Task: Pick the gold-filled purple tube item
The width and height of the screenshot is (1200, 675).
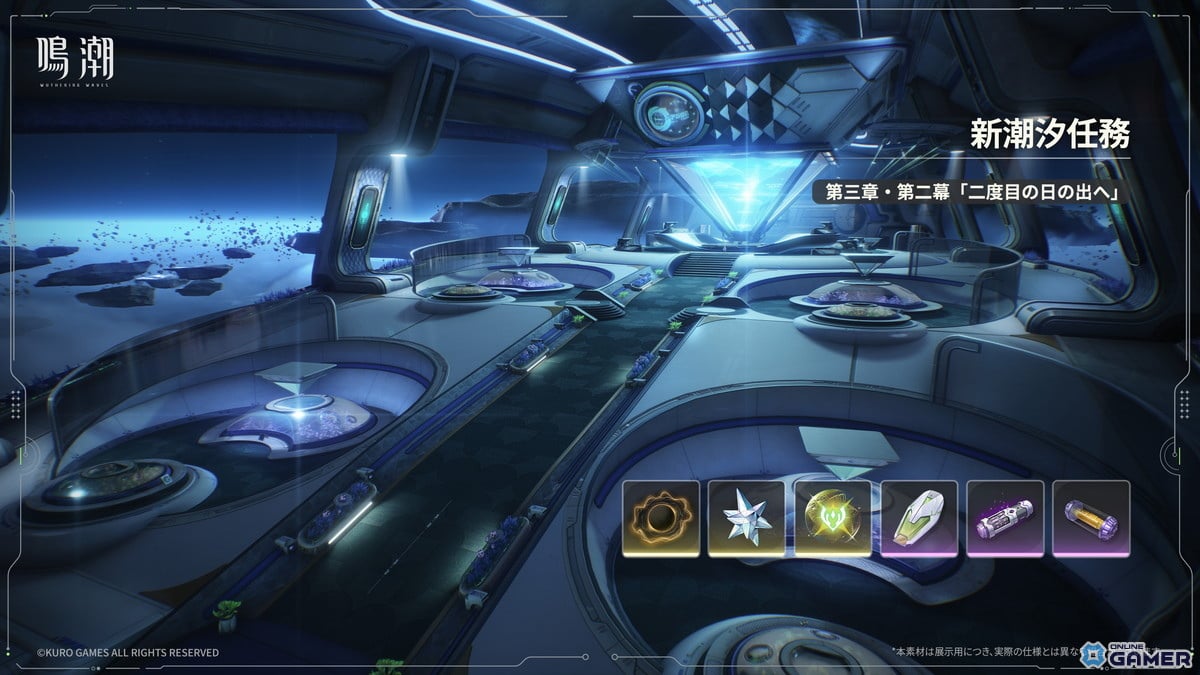Action: [x=1091, y=518]
